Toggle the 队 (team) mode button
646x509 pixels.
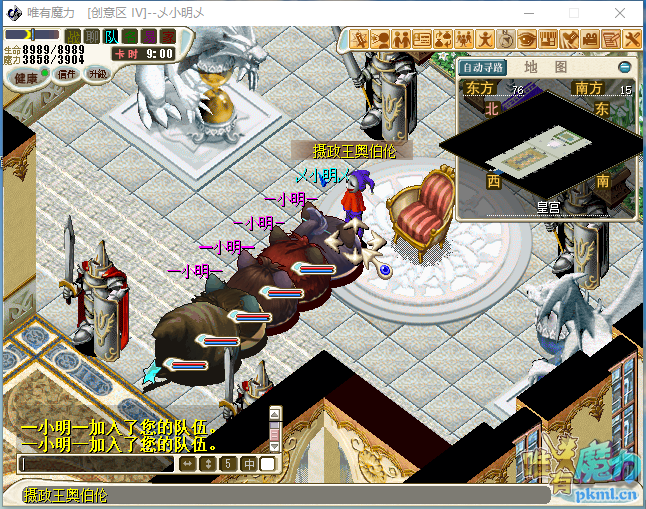(111, 36)
